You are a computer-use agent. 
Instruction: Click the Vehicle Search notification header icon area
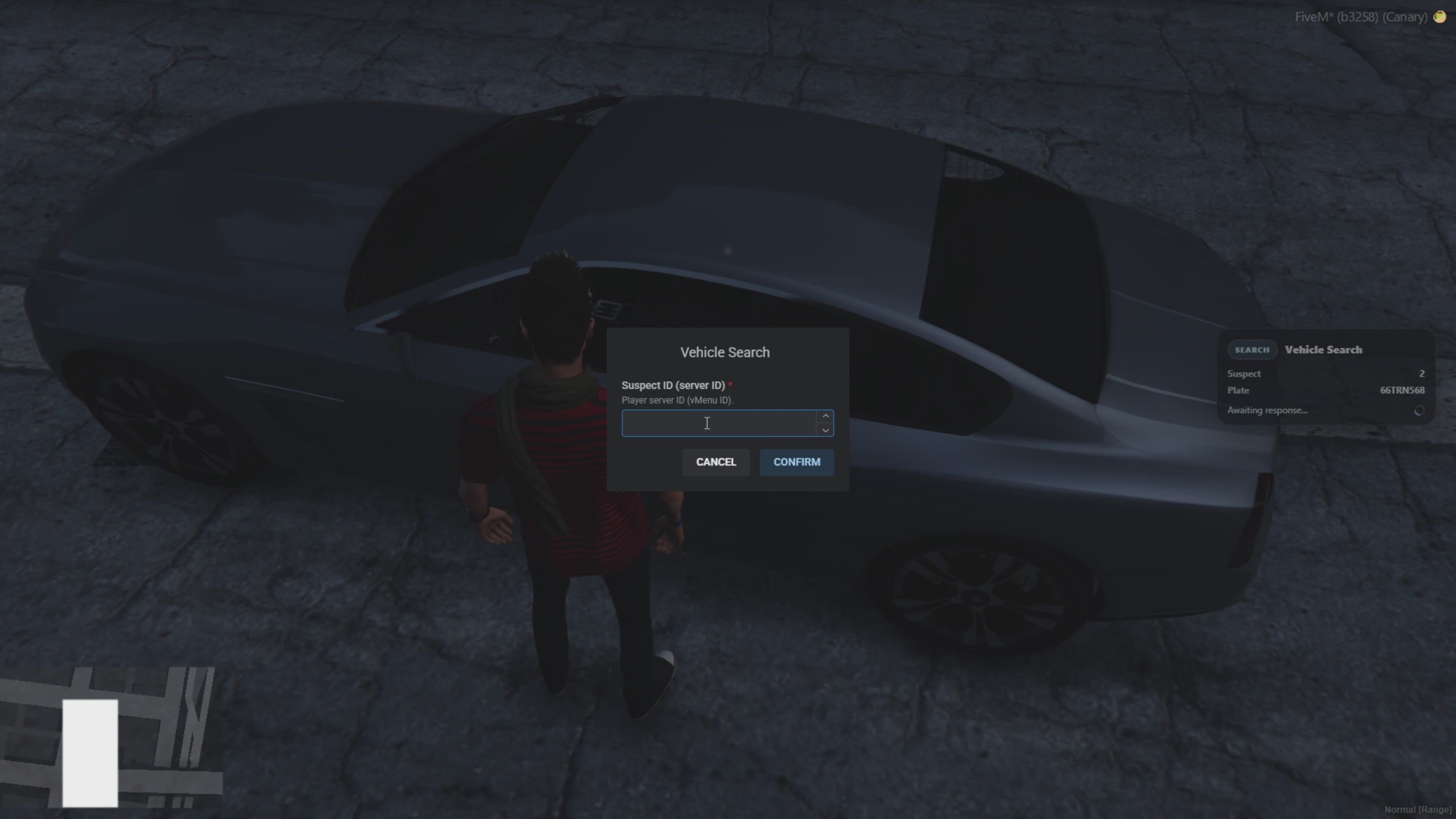click(1252, 349)
